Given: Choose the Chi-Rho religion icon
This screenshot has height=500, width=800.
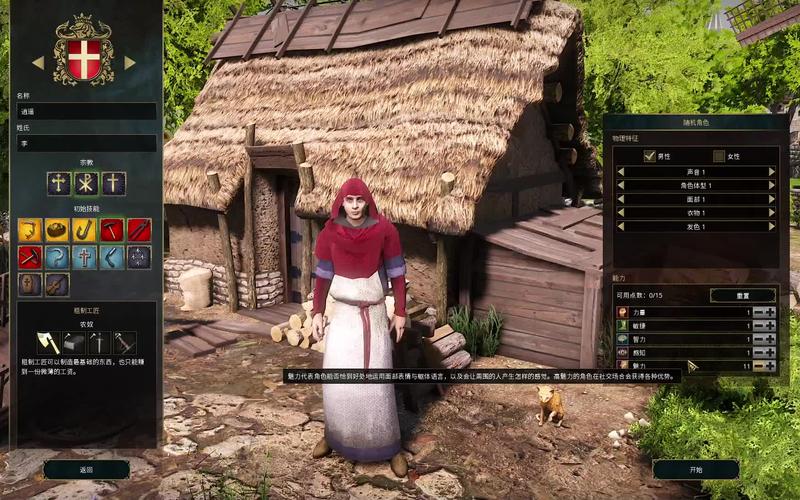Looking at the screenshot, I should [x=86, y=183].
